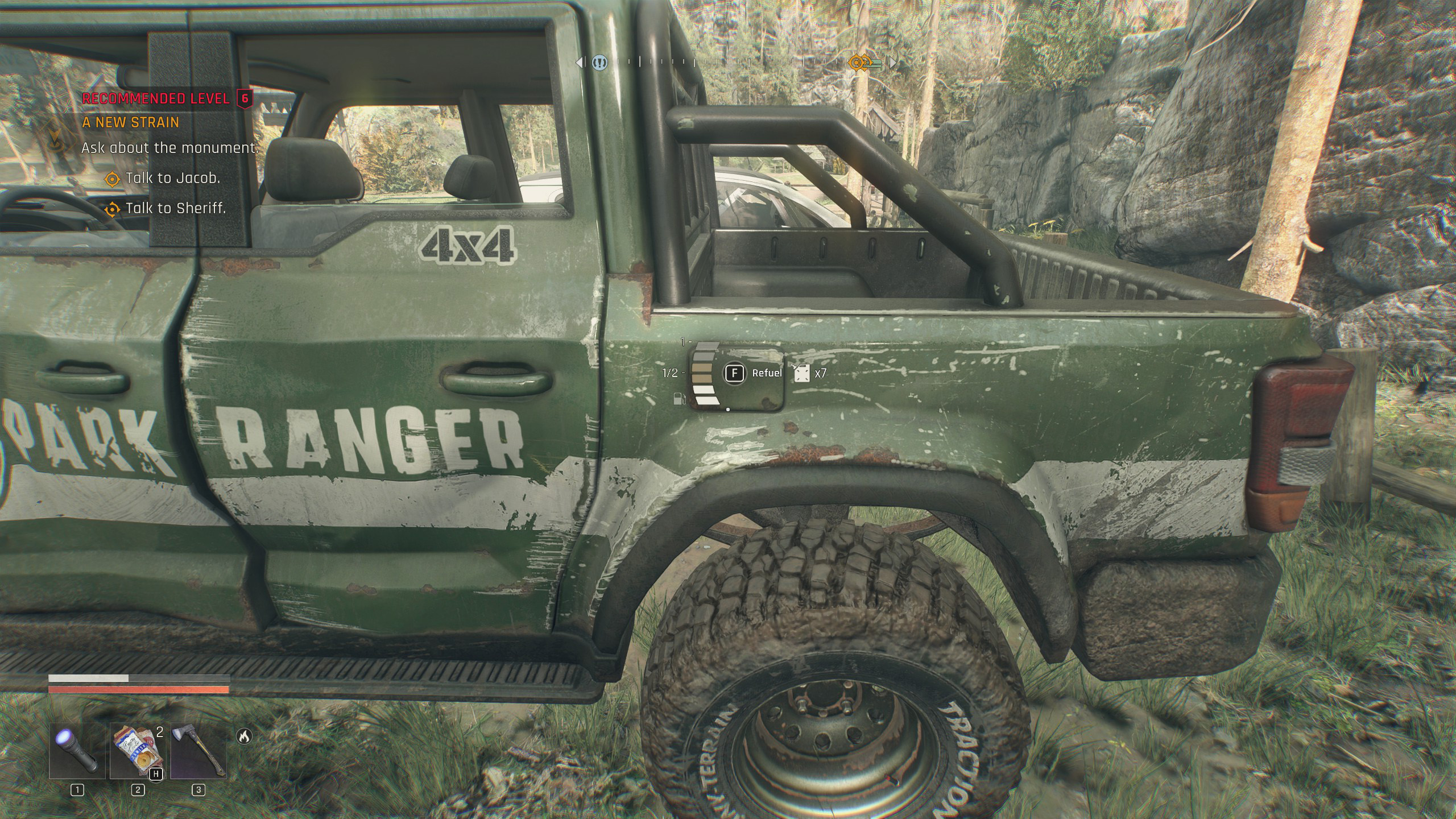Click the jerry can fuel icon
Image resolution: width=1456 pixels, height=819 pixels.
(802, 373)
